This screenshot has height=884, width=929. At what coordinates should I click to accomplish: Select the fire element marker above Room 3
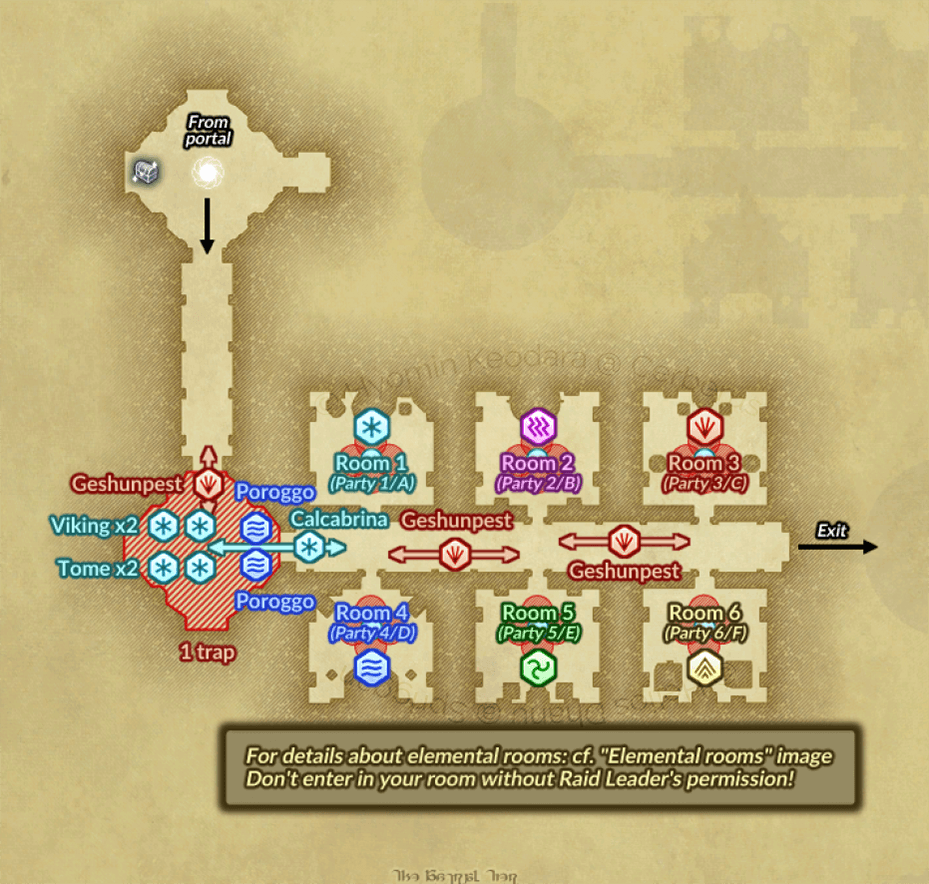click(x=704, y=427)
